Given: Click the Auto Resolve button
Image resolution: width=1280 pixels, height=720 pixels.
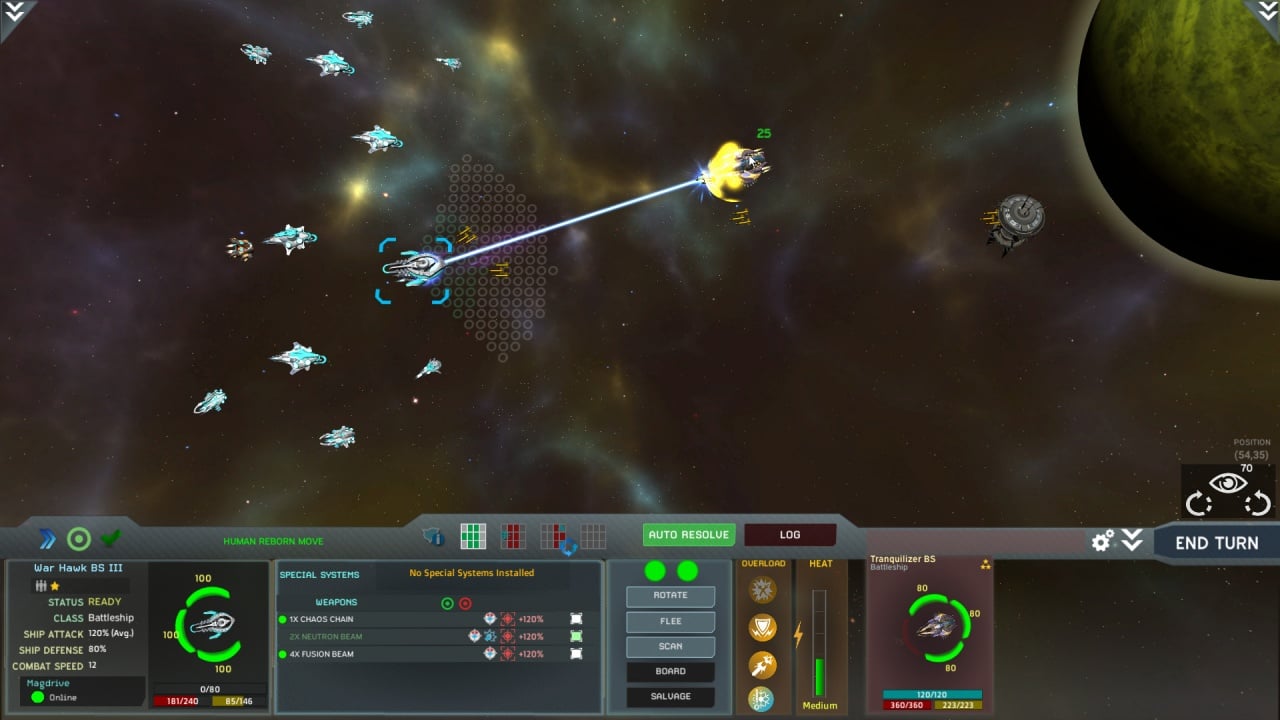Looking at the screenshot, I should (689, 535).
